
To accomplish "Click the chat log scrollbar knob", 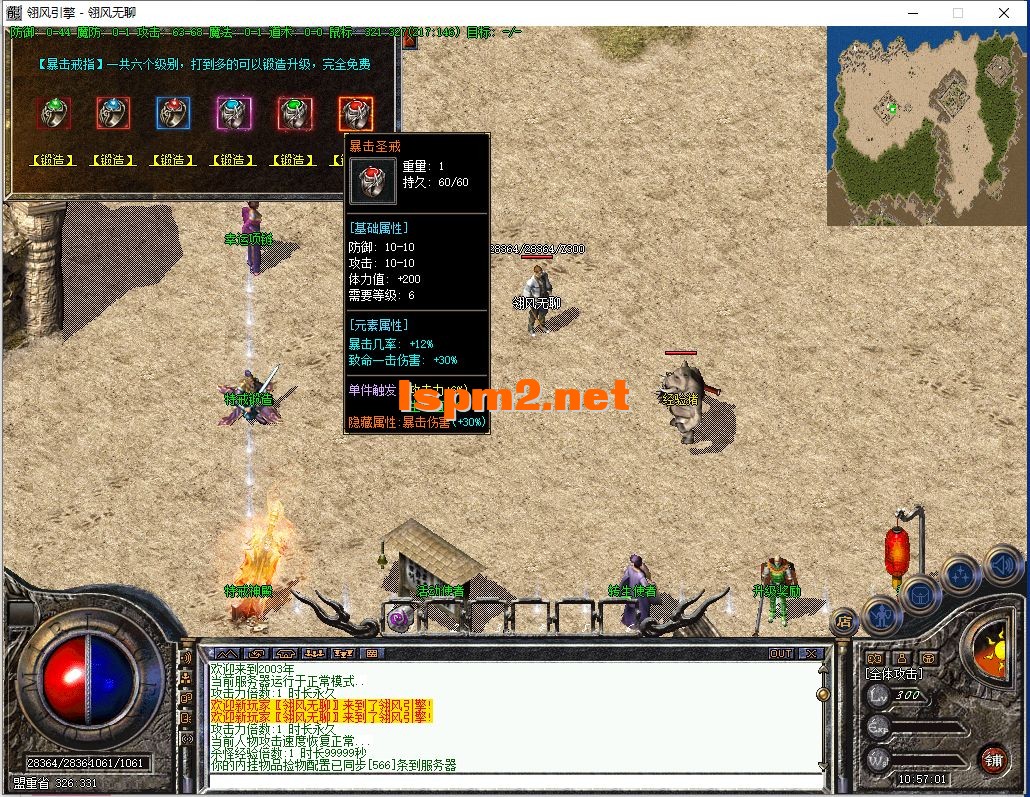I will click(x=823, y=693).
